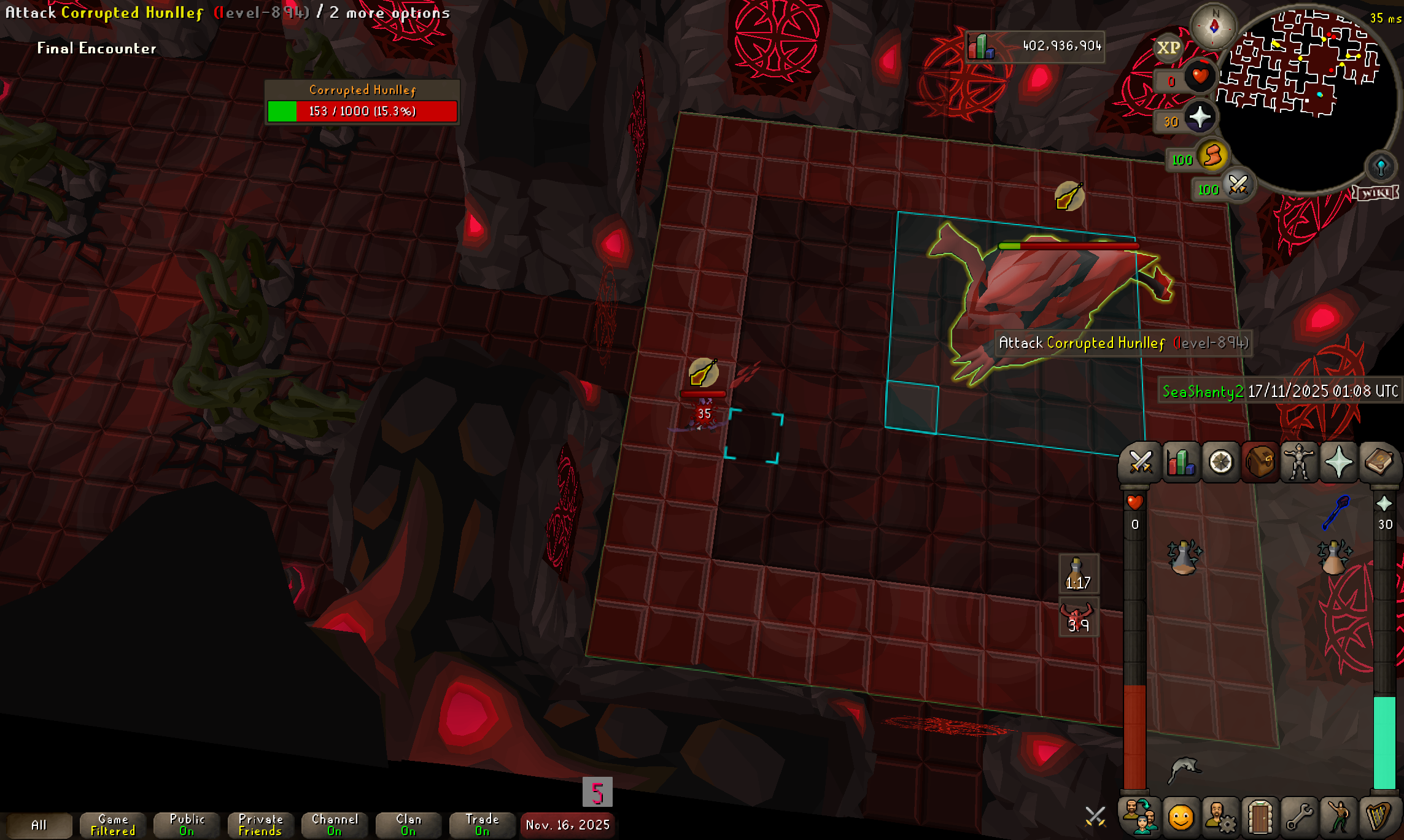Open the Logout door tab
1404x840 pixels.
click(1260, 817)
